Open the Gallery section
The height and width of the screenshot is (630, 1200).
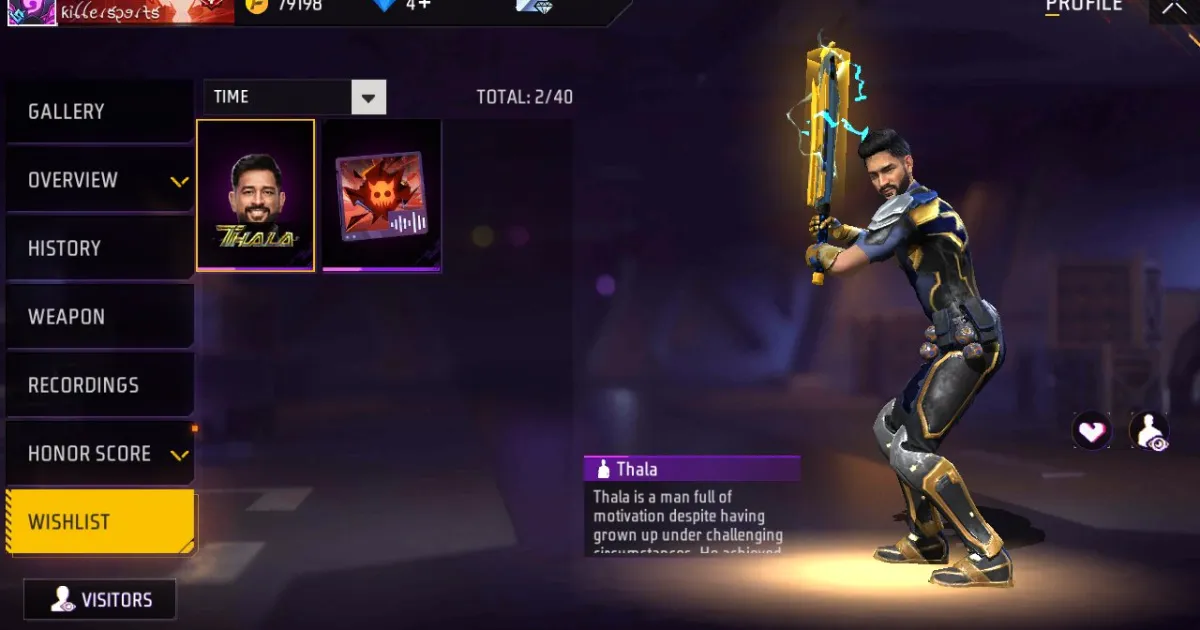pos(98,112)
